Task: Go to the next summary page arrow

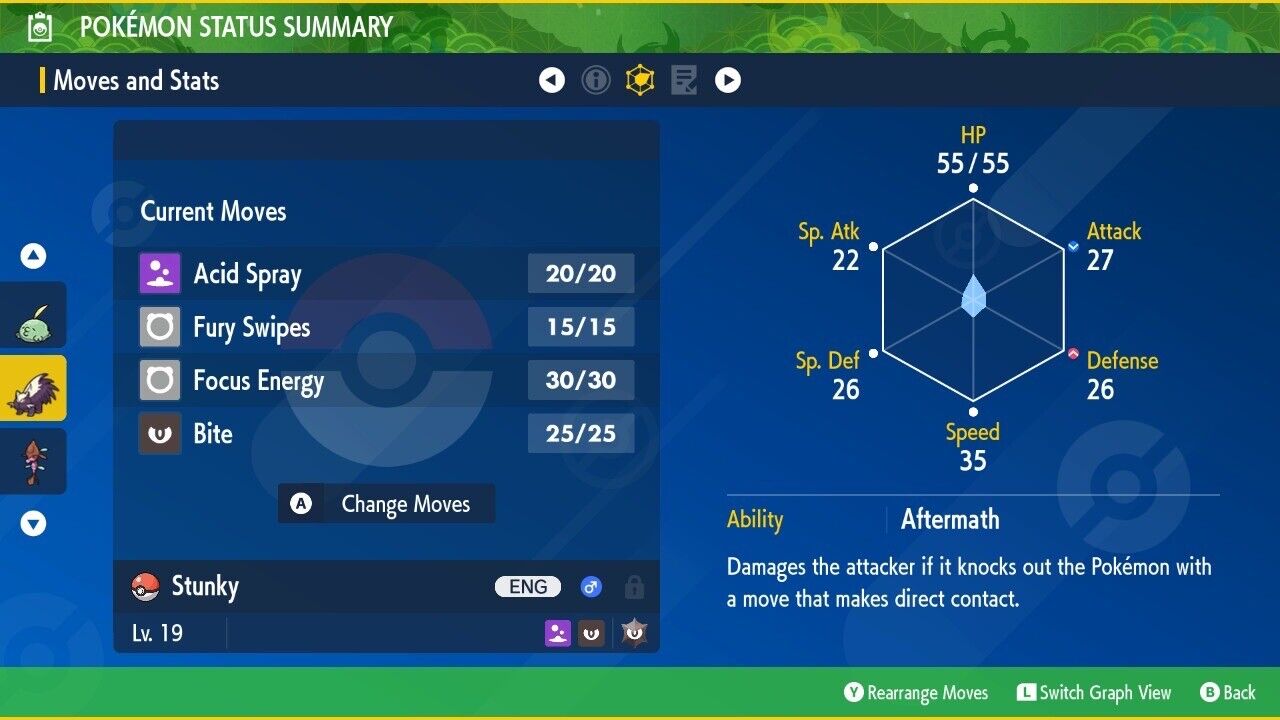Action: 728,80
